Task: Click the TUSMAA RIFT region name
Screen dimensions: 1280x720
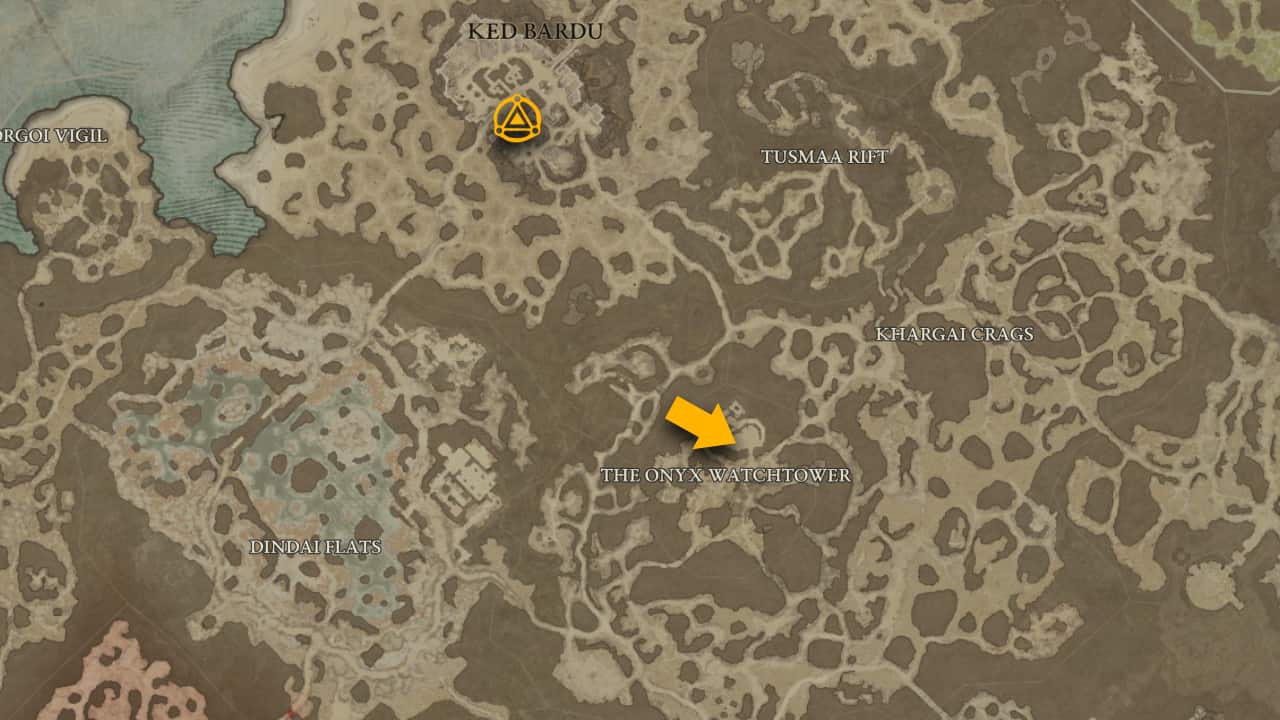Action: (824, 157)
